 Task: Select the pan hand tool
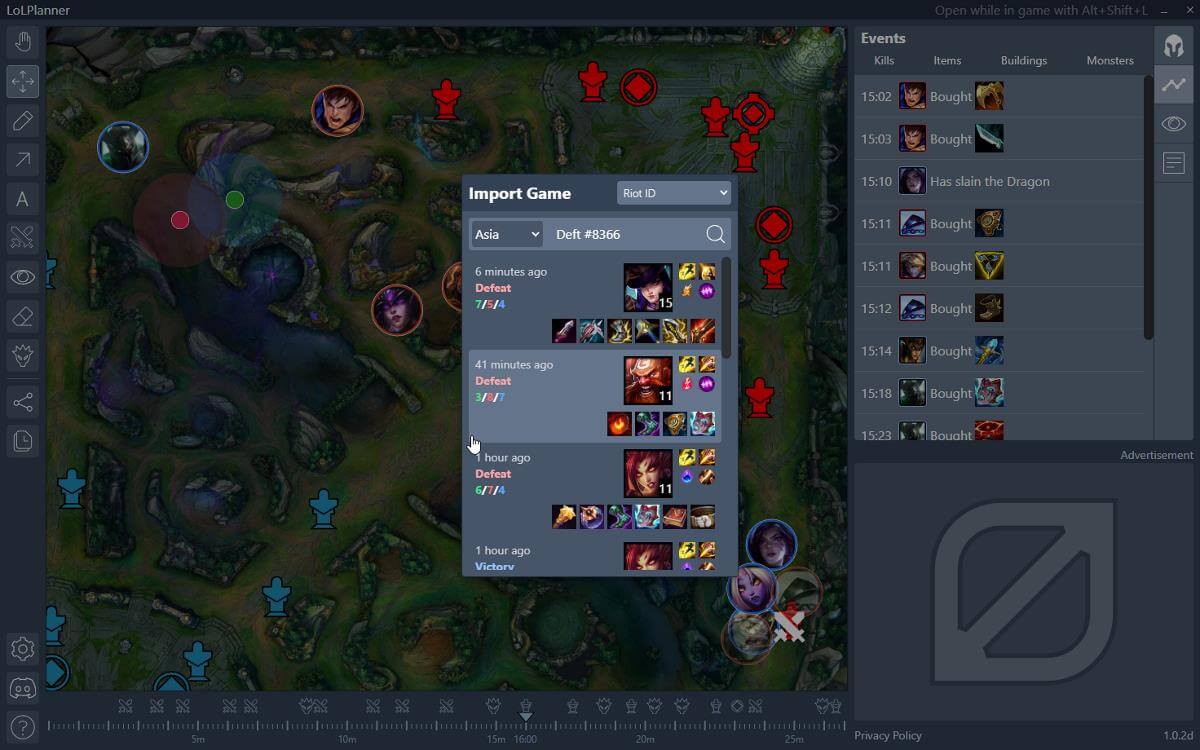click(x=23, y=42)
